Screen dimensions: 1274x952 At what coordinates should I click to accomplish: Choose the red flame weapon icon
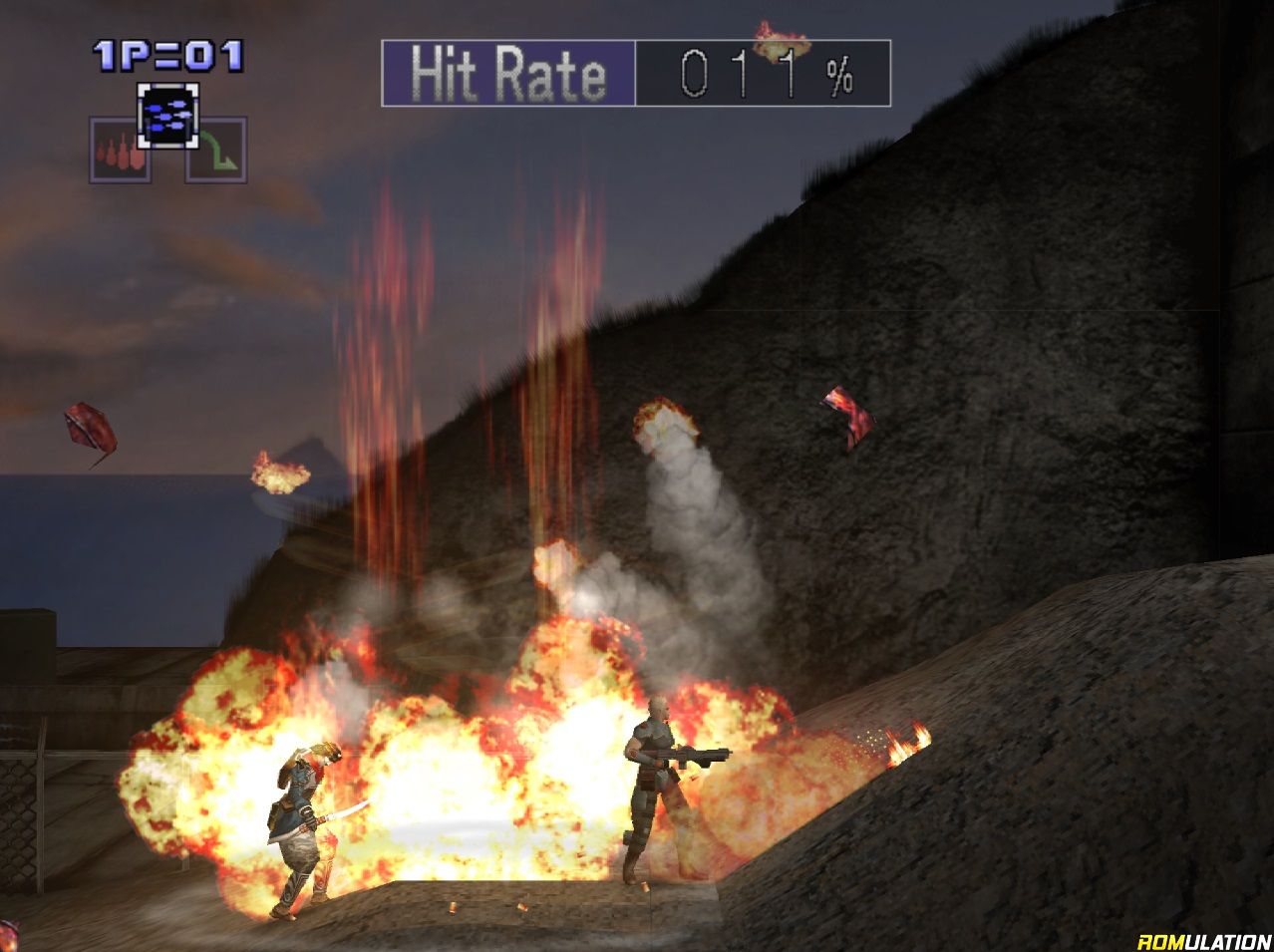point(120,151)
